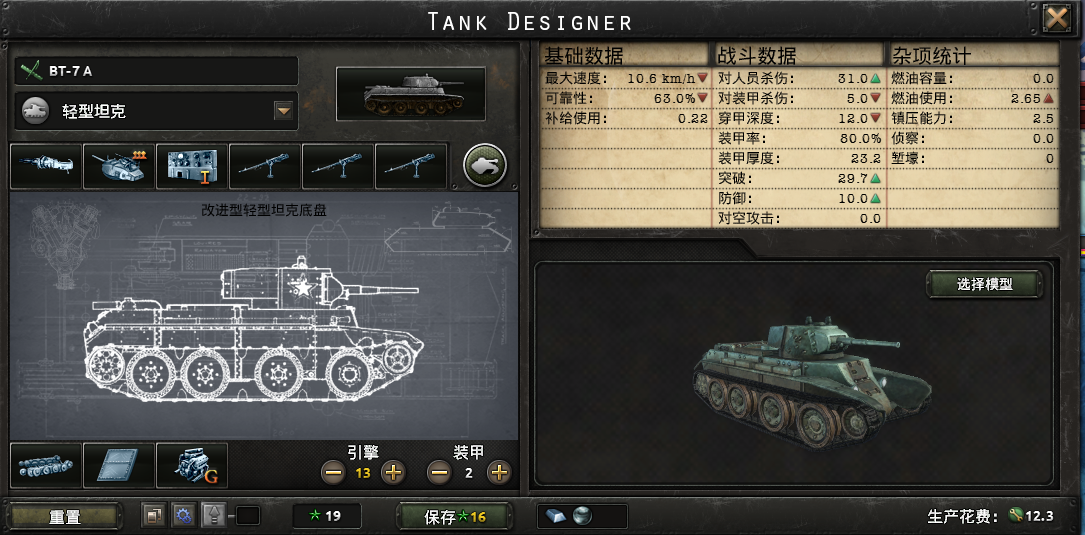Increase the 装甲 armor level
The image size is (1085, 535).
point(498,472)
